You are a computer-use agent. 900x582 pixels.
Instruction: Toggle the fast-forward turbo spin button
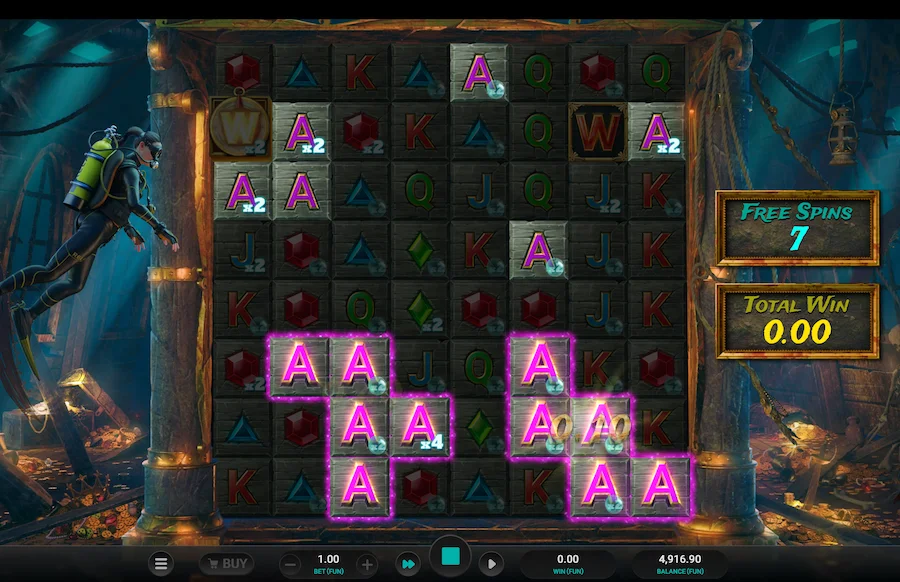(408, 564)
